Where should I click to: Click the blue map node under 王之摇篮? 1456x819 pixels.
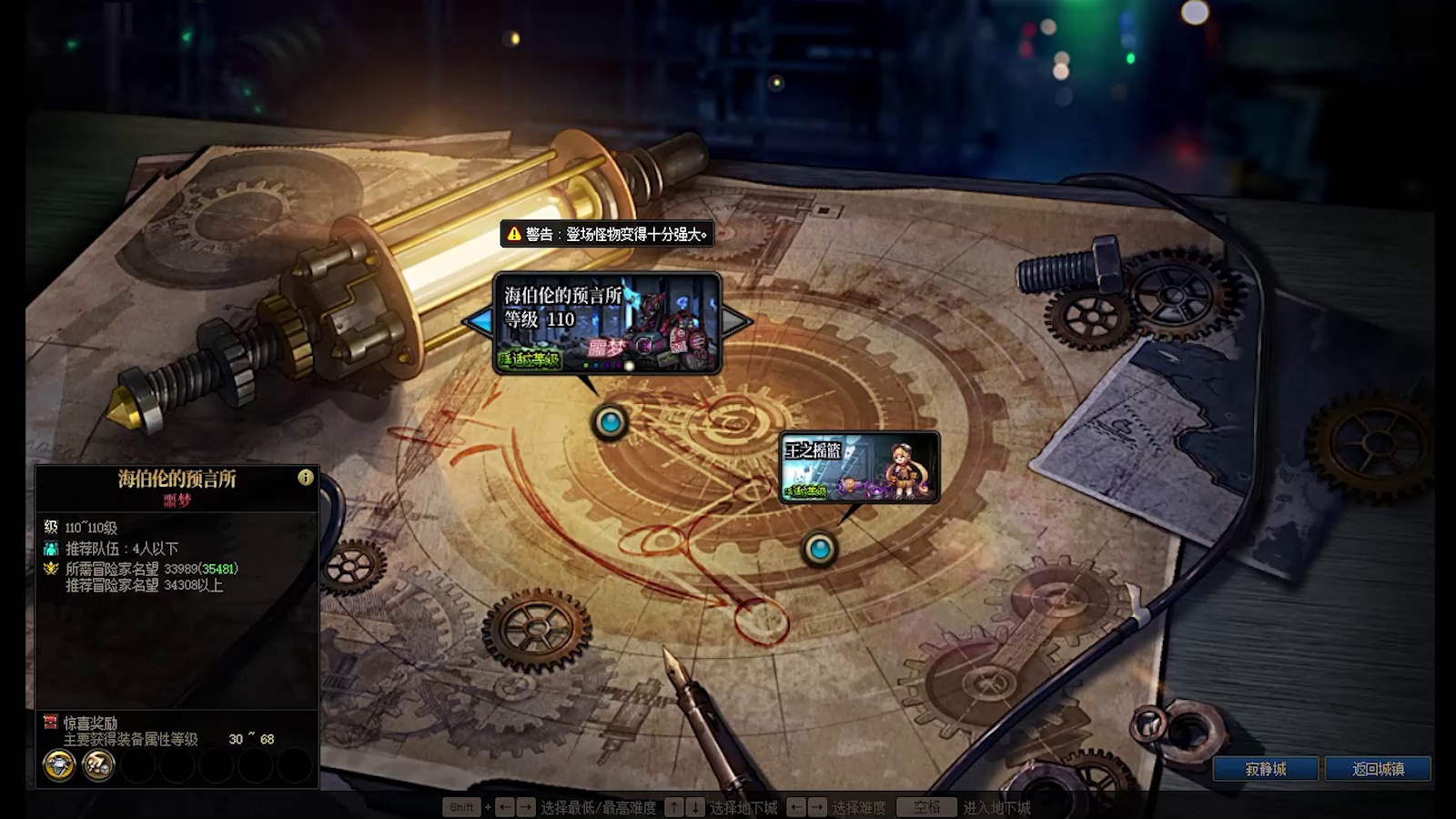[820, 549]
